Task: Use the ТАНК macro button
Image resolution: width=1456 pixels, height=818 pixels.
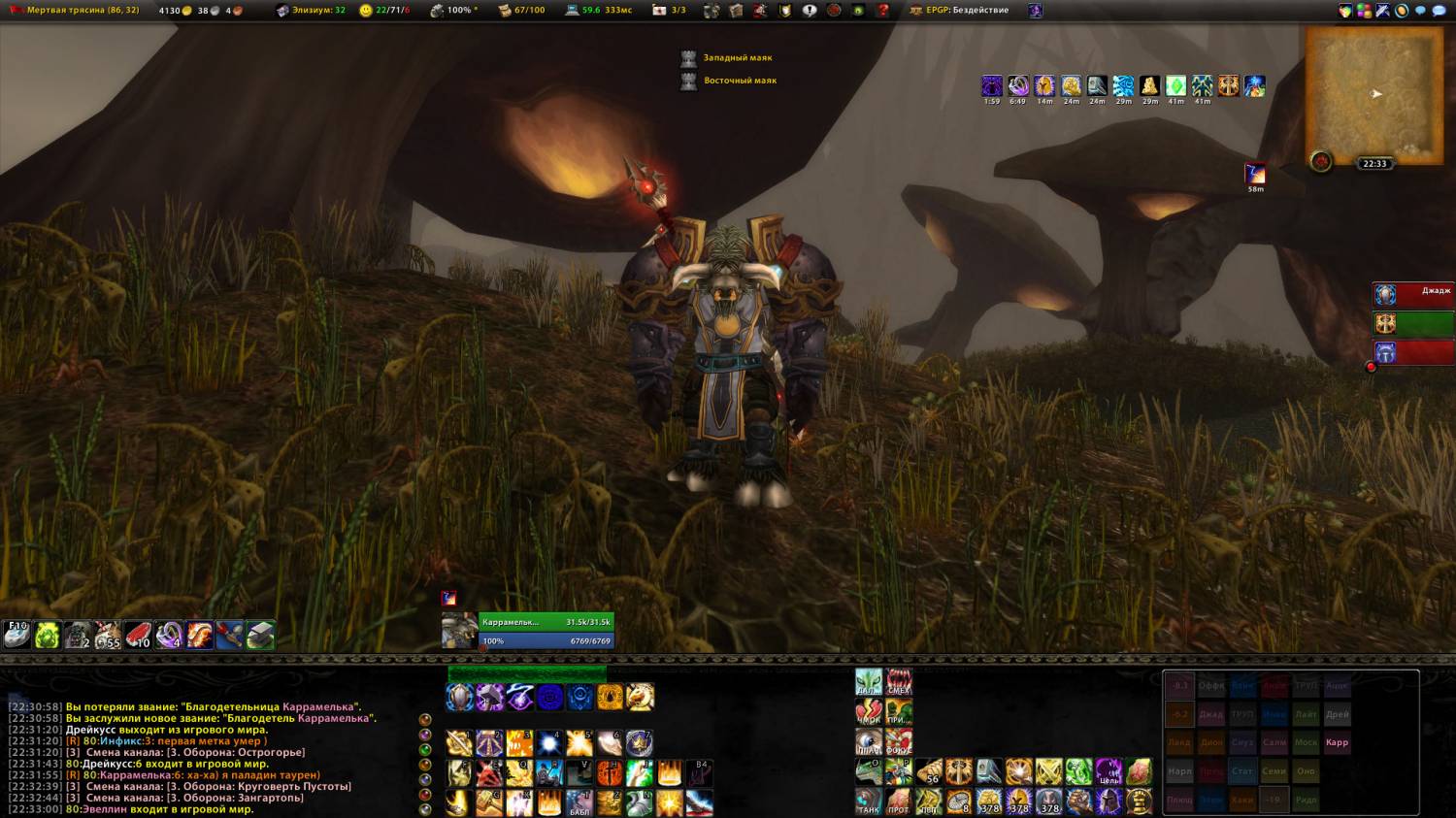Action: [x=869, y=802]
